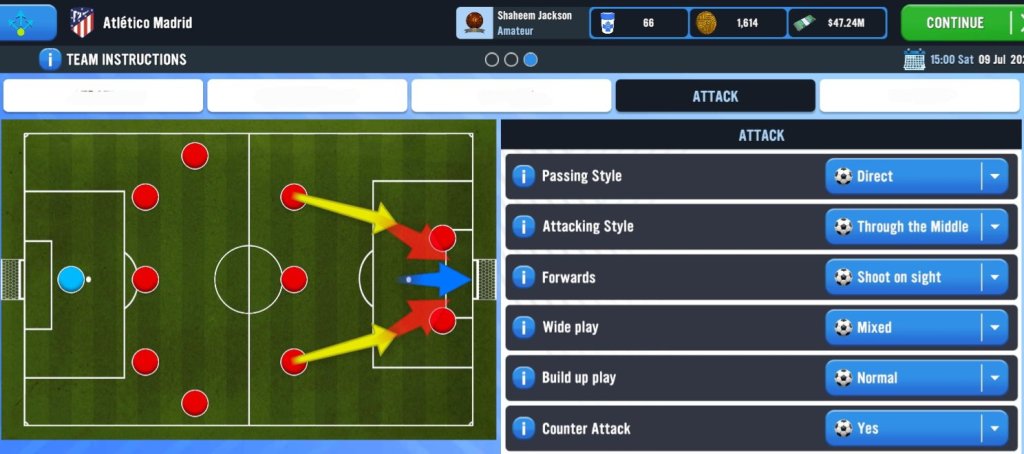Click the green Continue button

tap(954, 22)
